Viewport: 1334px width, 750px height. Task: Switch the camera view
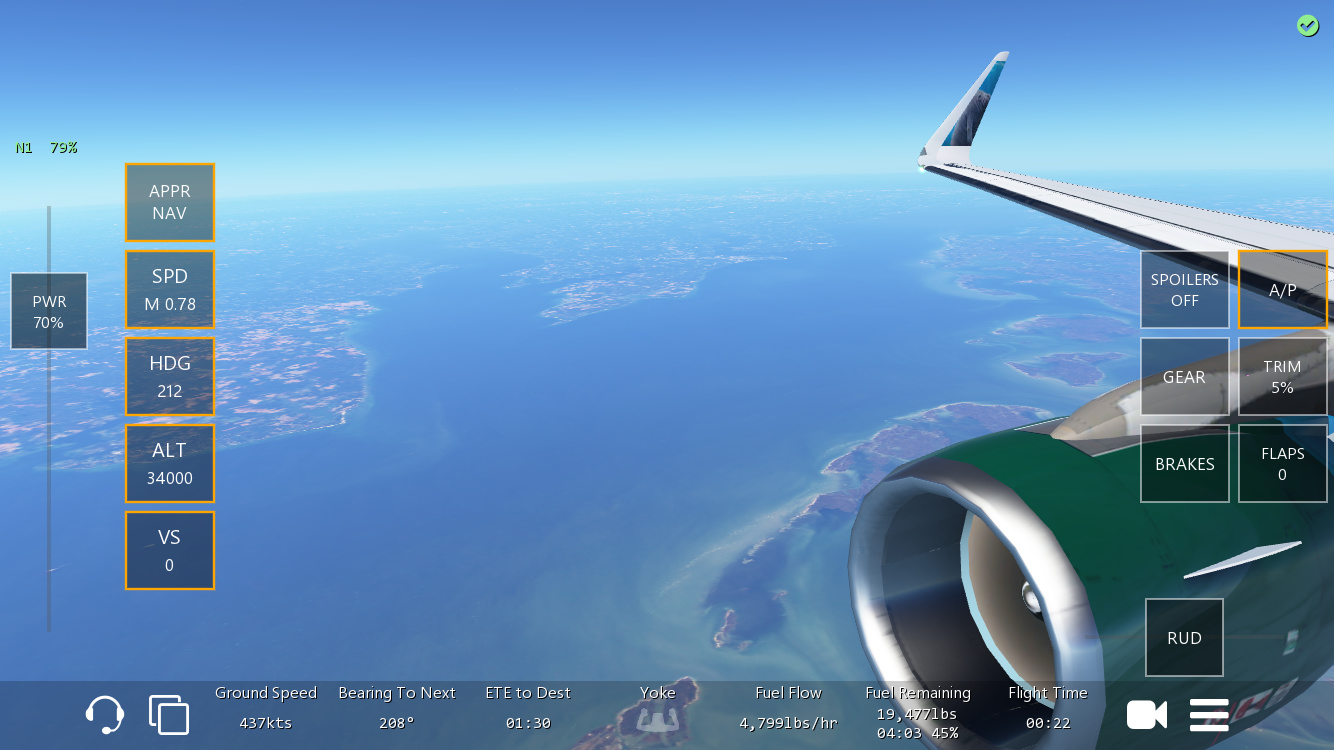pos(1147,715)
